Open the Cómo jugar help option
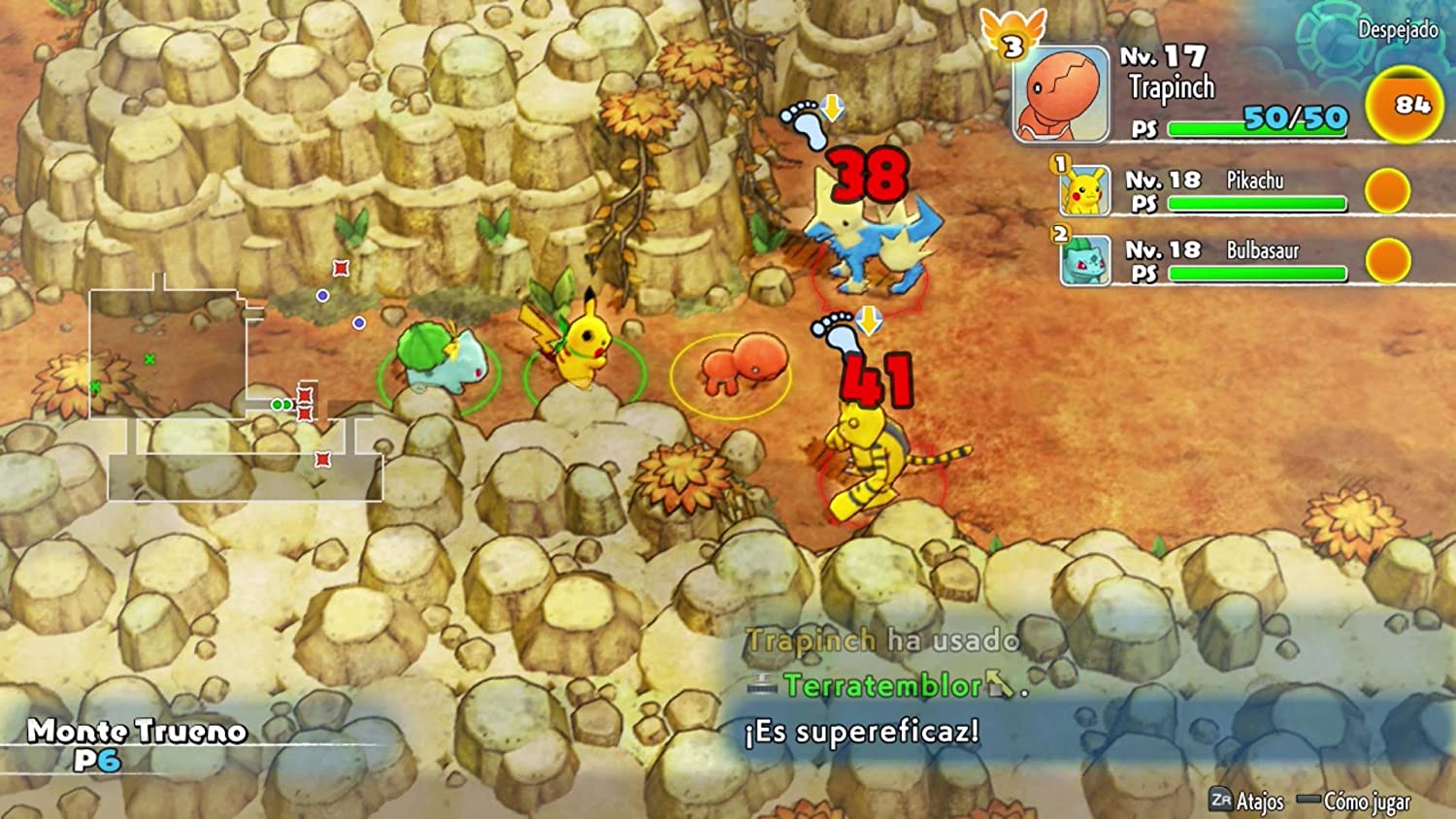This screenshot has width=1456, height=819. (1355, 802)
